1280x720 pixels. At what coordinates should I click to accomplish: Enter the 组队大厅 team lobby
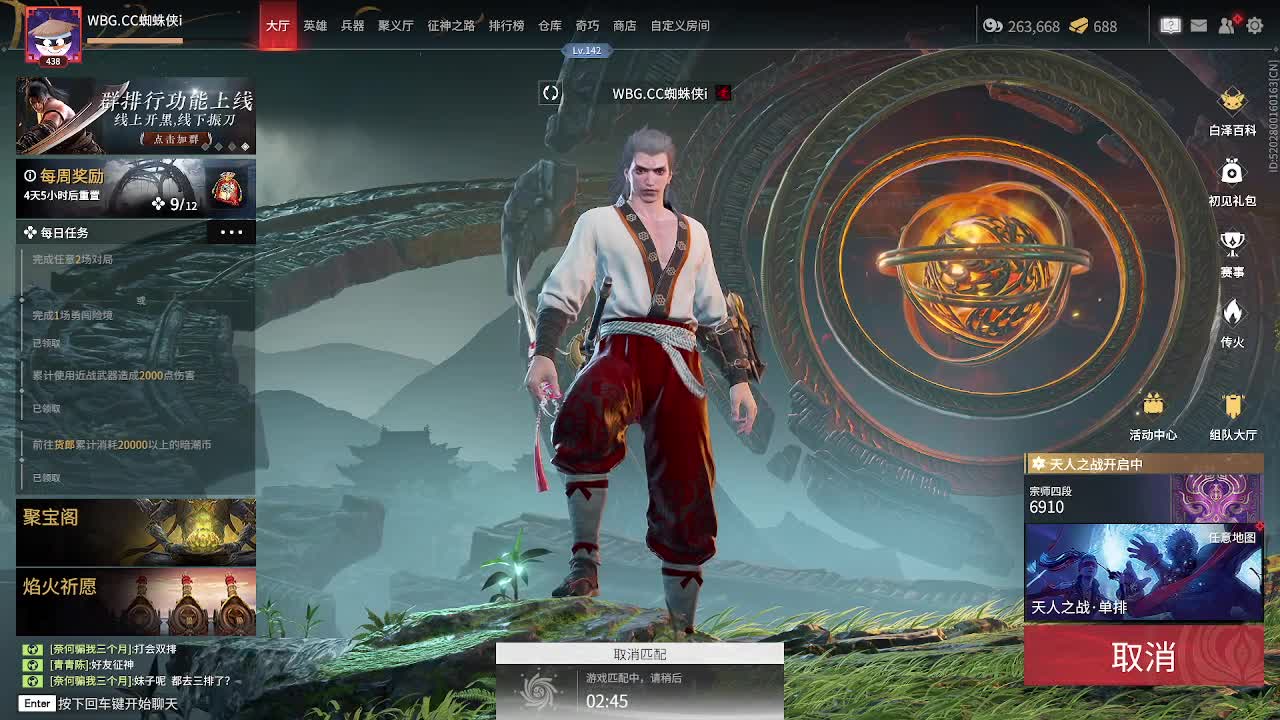(x=1232, y=416)
